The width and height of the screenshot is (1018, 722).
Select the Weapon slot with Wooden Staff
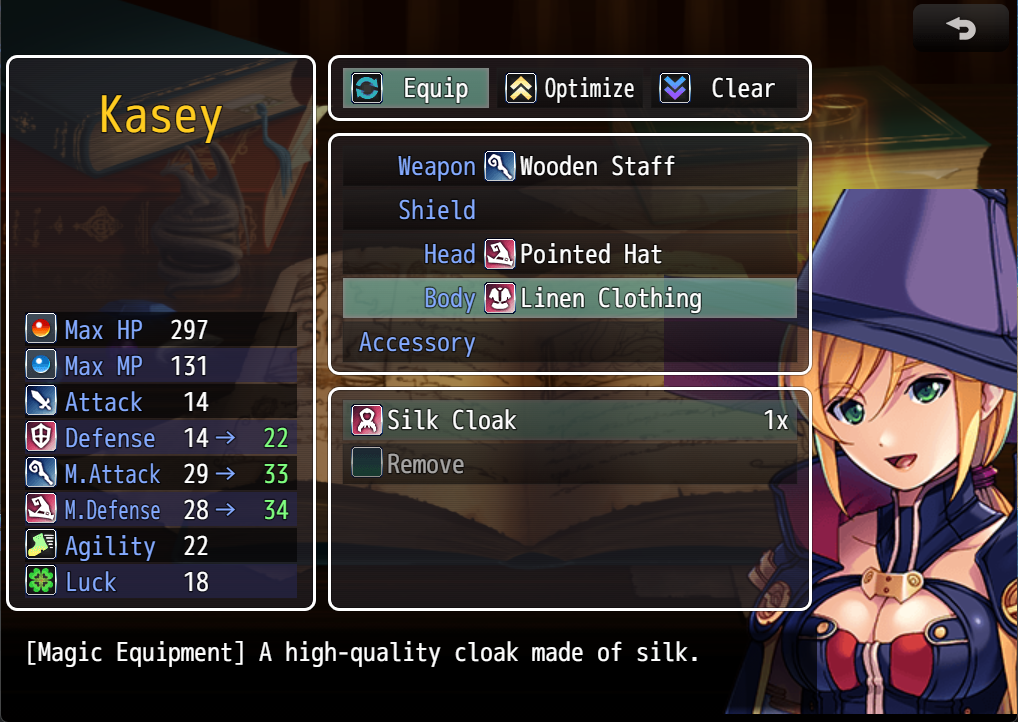(570, 167)
